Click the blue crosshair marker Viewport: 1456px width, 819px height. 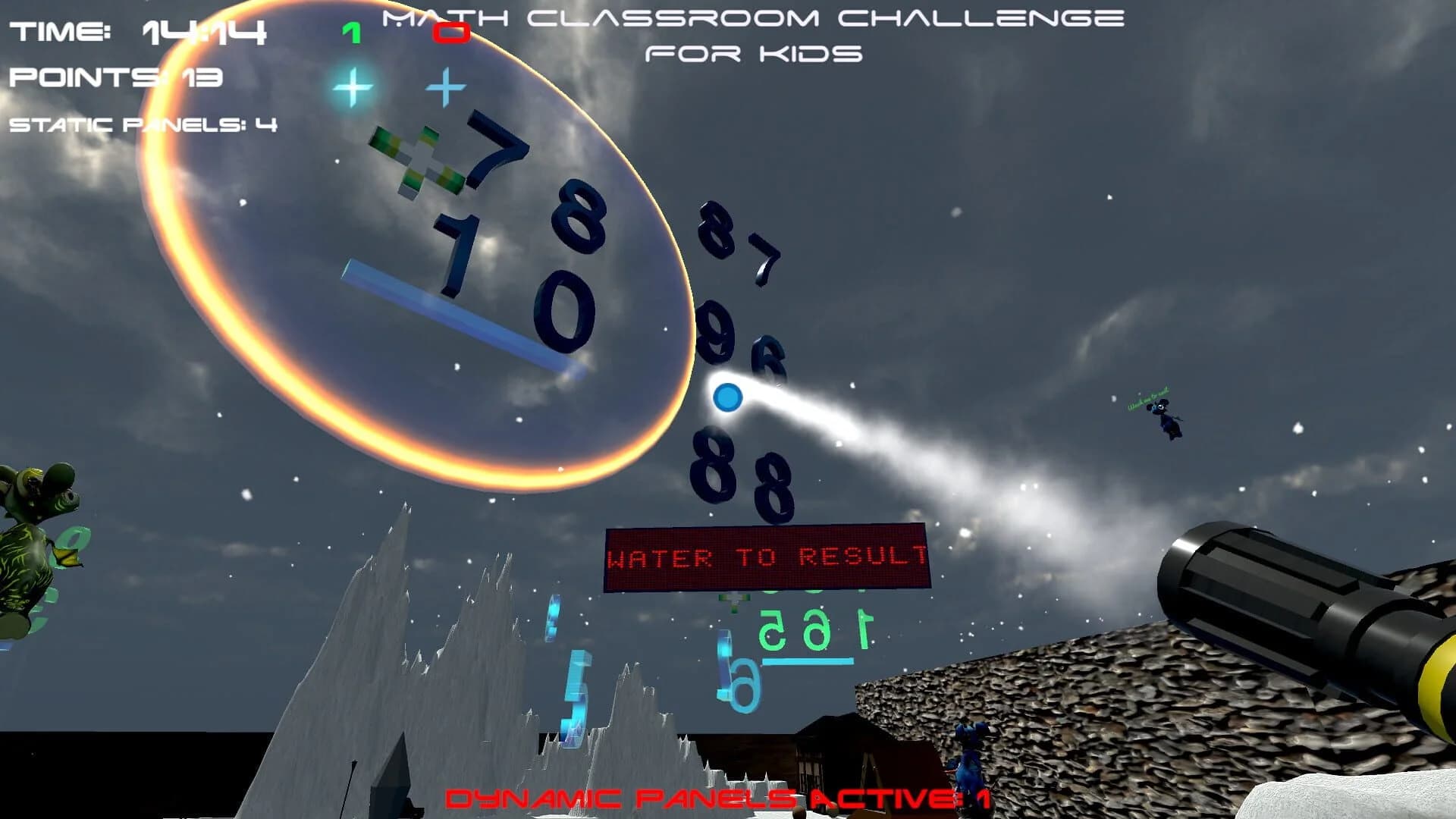click(444, 87)
